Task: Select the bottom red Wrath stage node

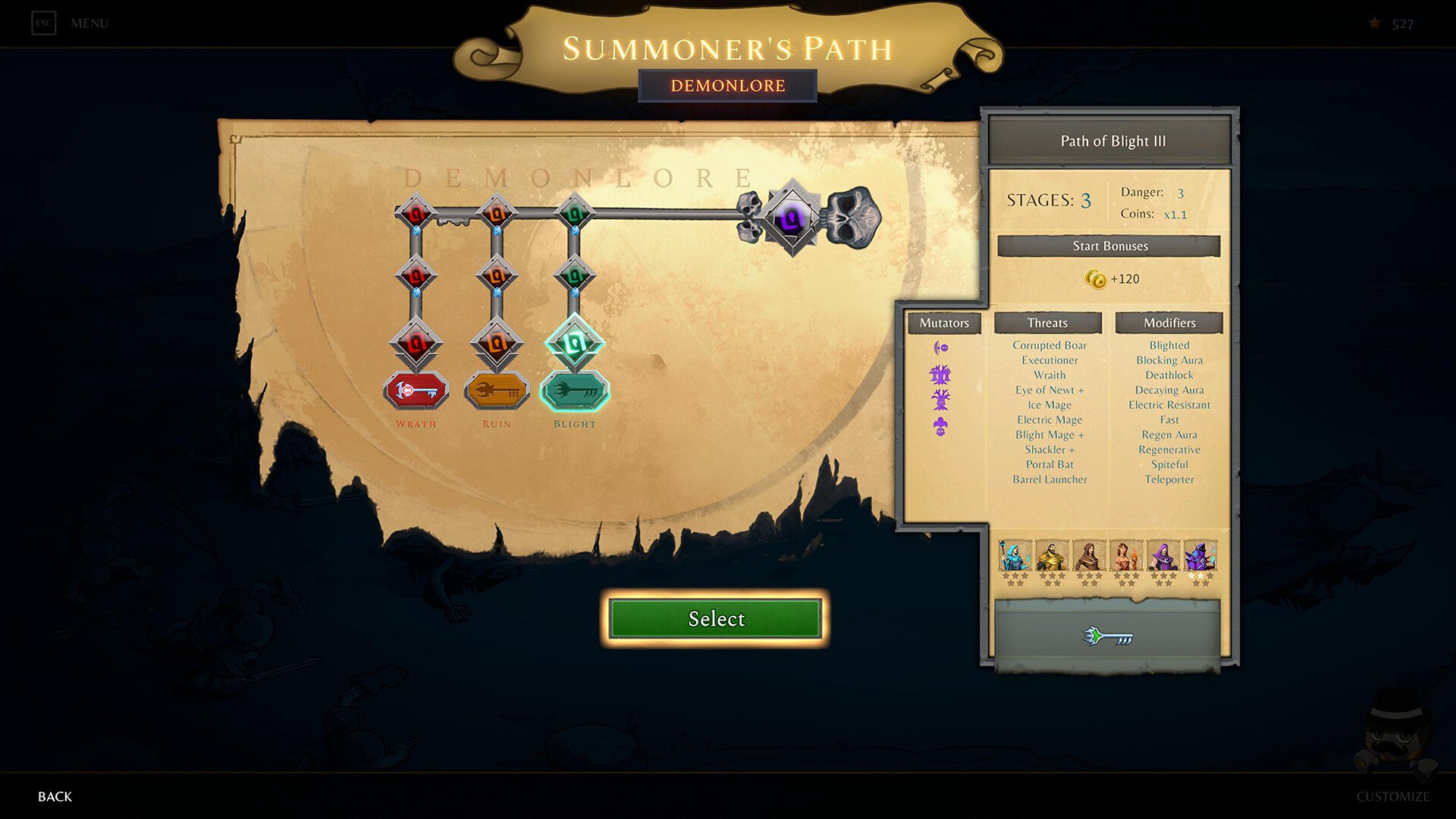Action: pos(416,344)
